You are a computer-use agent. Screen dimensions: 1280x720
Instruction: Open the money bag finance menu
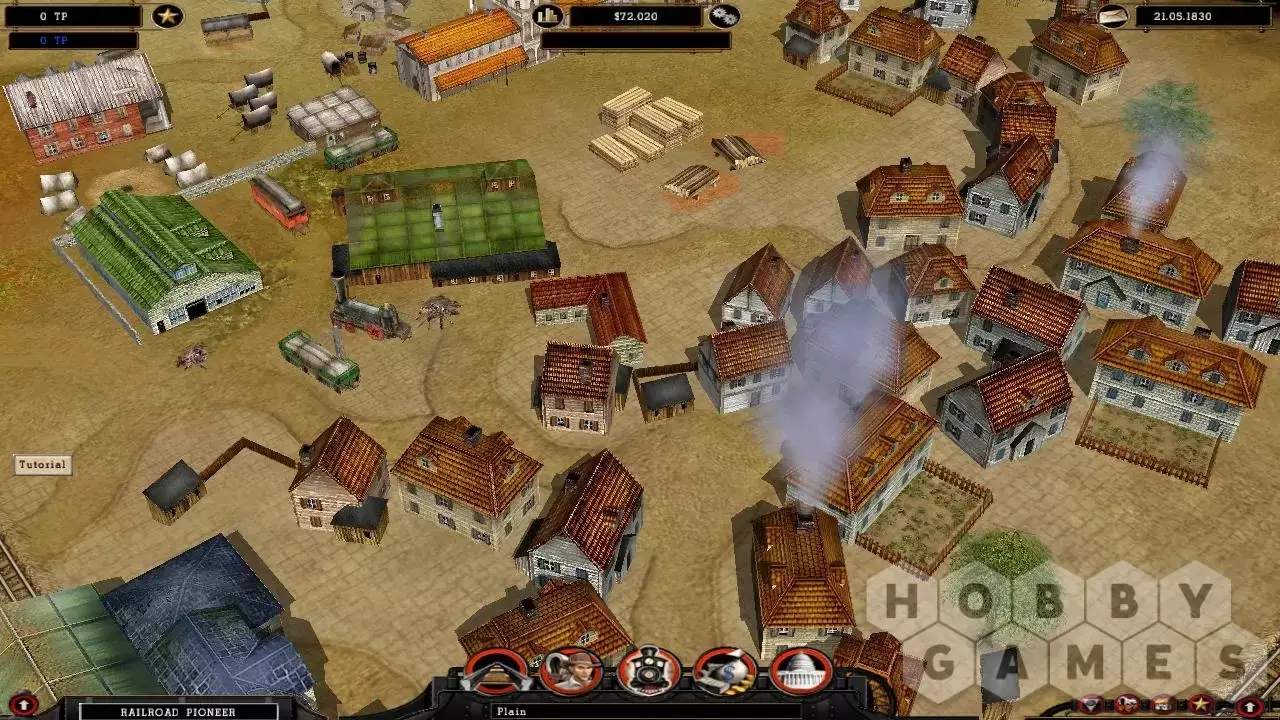(725, 671)
